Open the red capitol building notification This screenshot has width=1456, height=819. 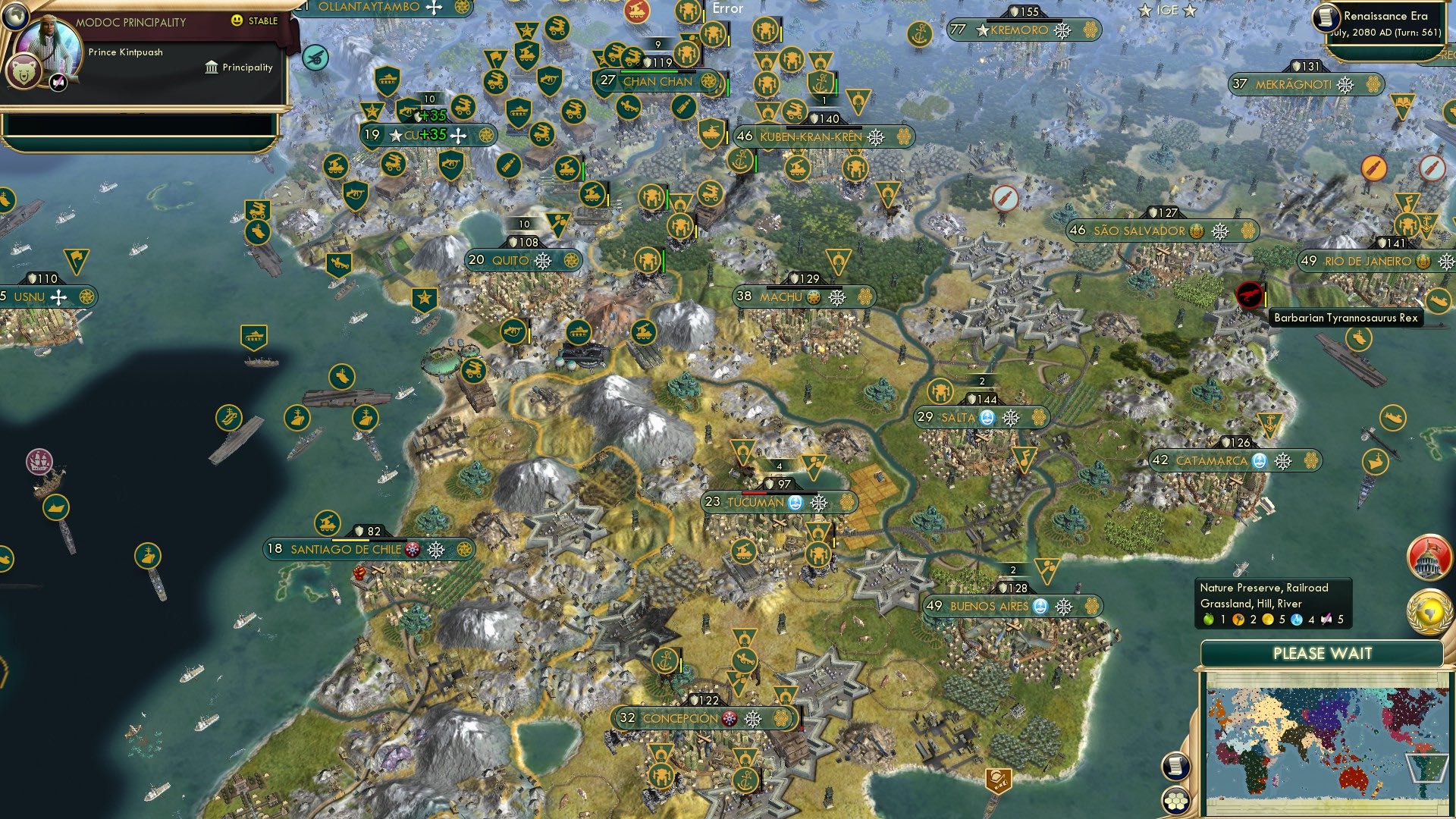coord(1429,557)
